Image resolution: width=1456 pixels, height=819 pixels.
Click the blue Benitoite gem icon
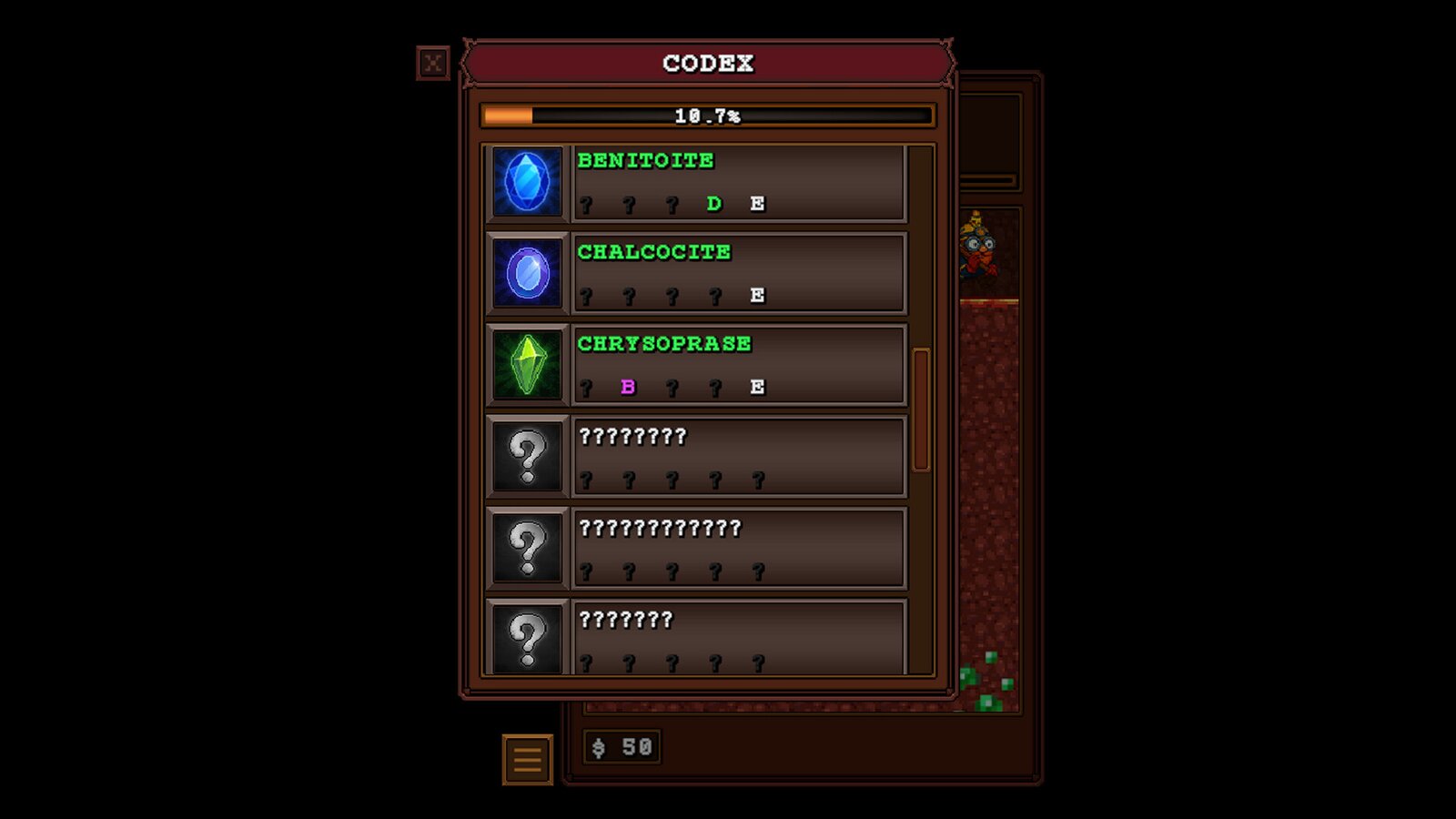click(527, 182)
